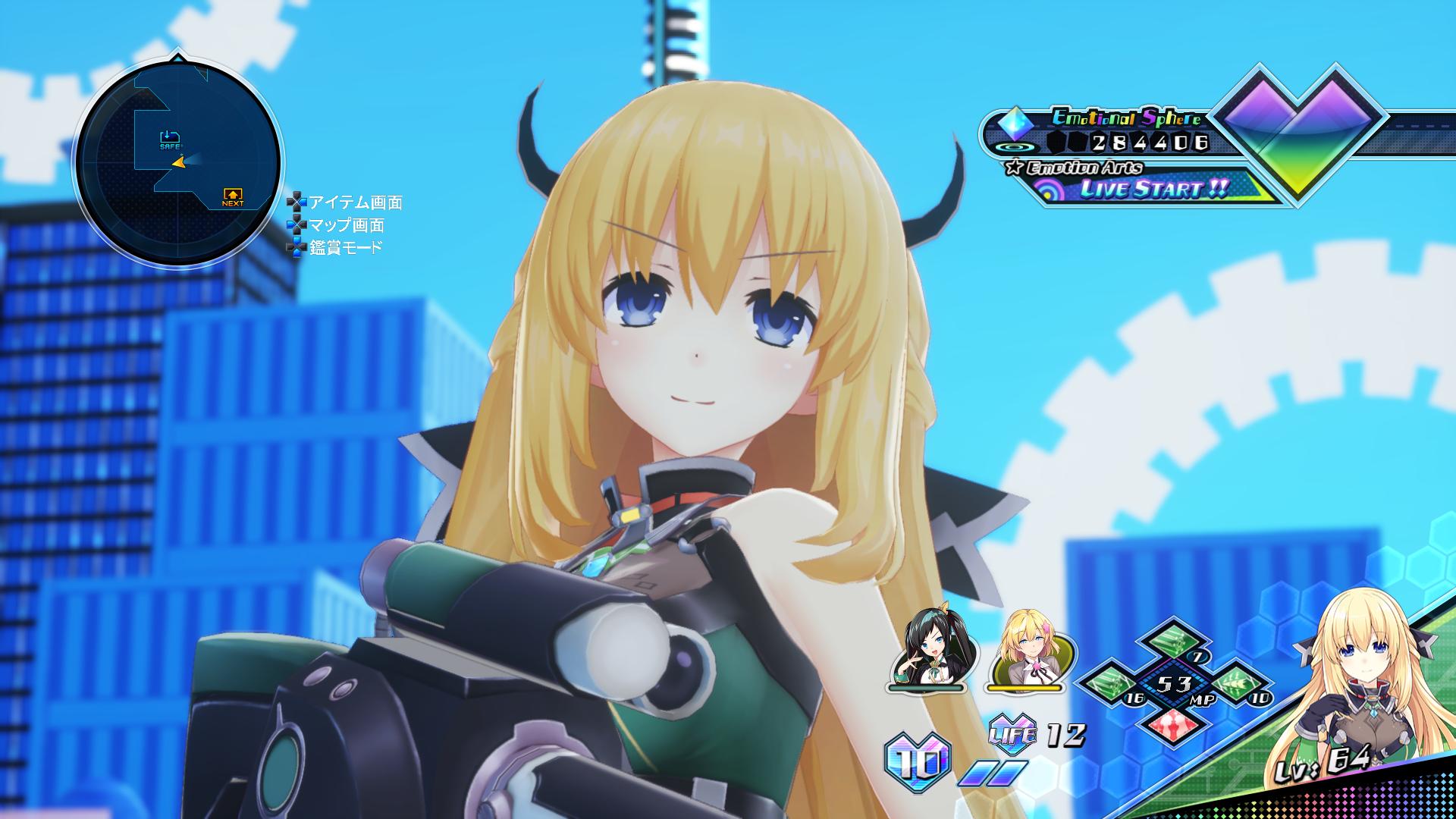Select the Emotional Sphere diamond icon
This screenshot has width=1456, height=819.
(x=1016, y=121)
